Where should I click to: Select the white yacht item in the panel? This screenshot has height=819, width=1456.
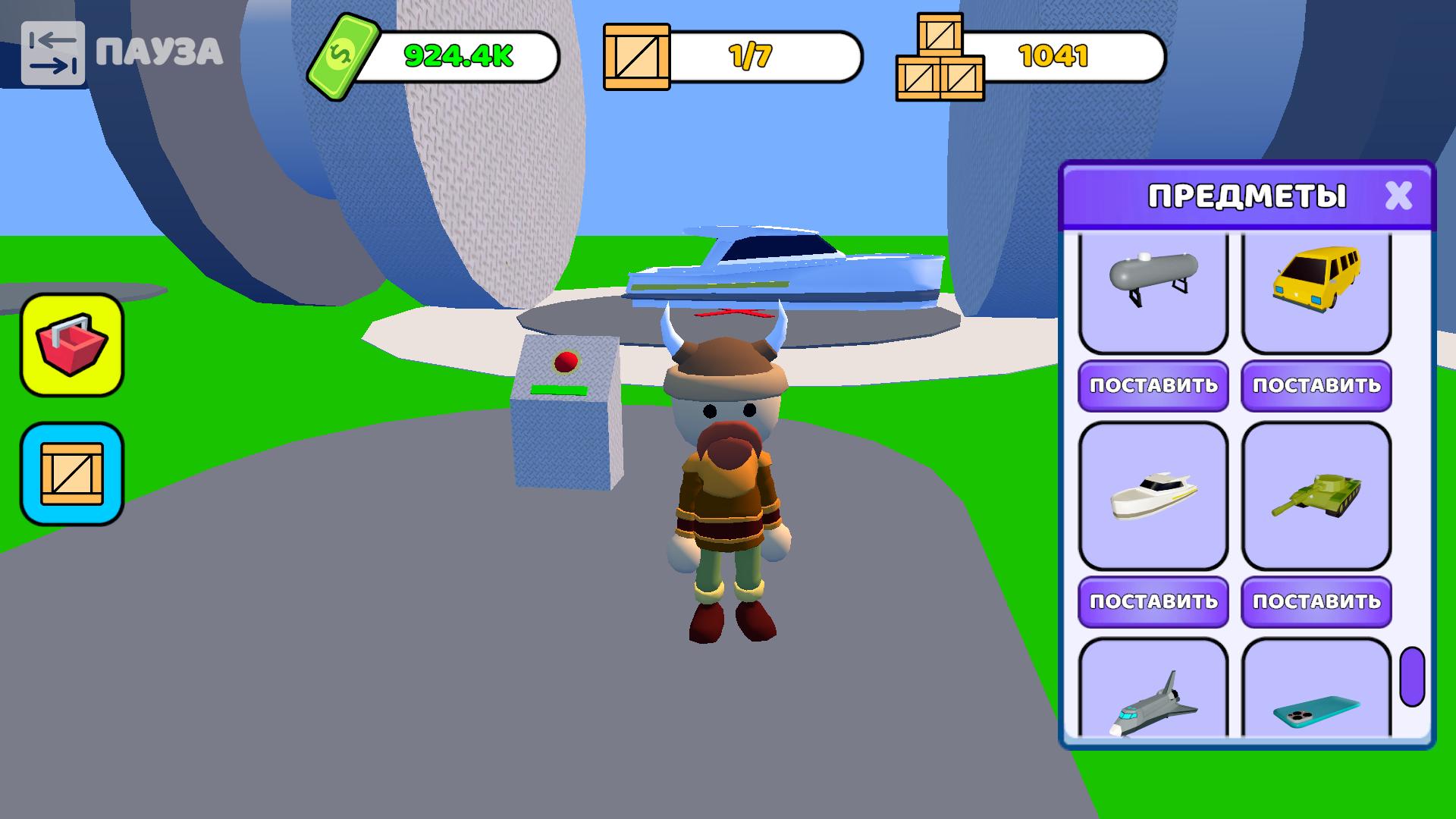click(1153, 497)
